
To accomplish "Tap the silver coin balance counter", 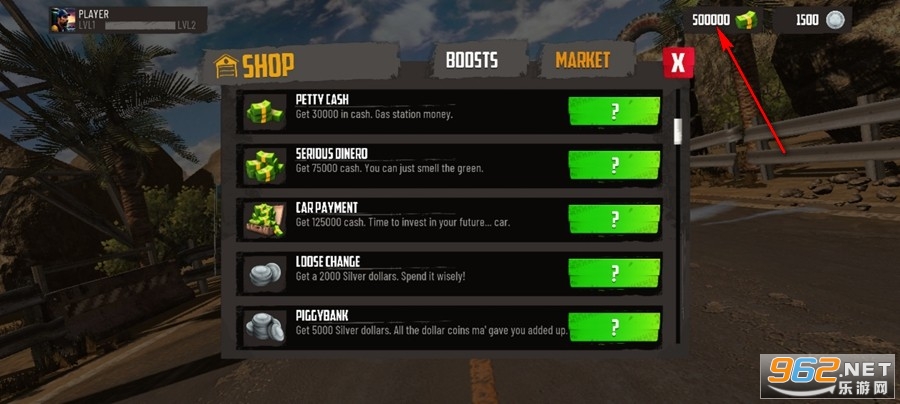I will point(820,20).
